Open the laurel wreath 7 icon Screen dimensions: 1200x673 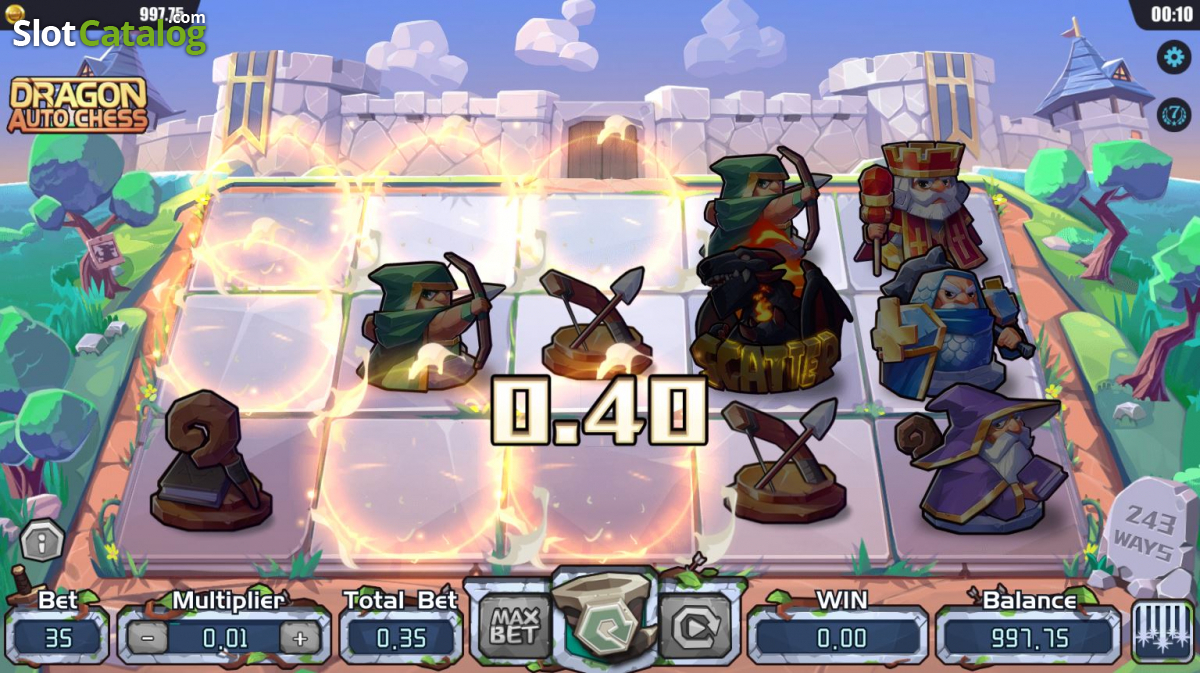point(1174,114)
